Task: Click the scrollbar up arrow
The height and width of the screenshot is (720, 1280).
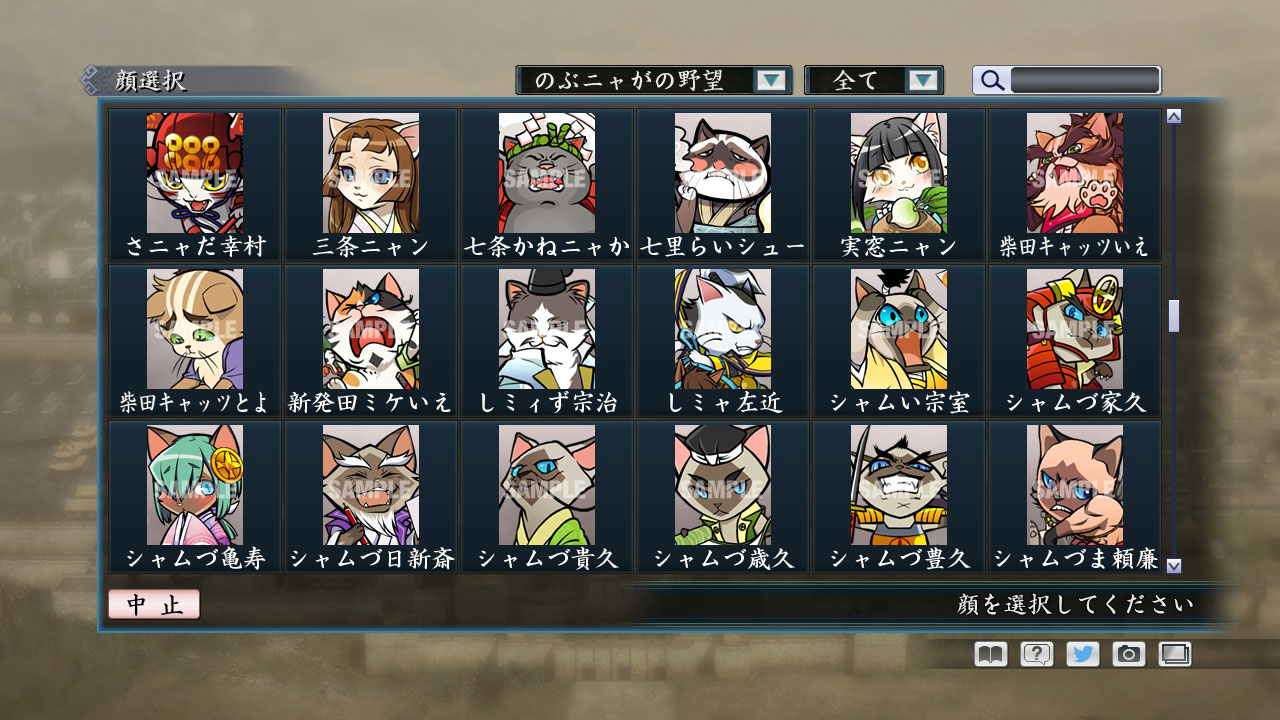Action: tap(1172, 115)
